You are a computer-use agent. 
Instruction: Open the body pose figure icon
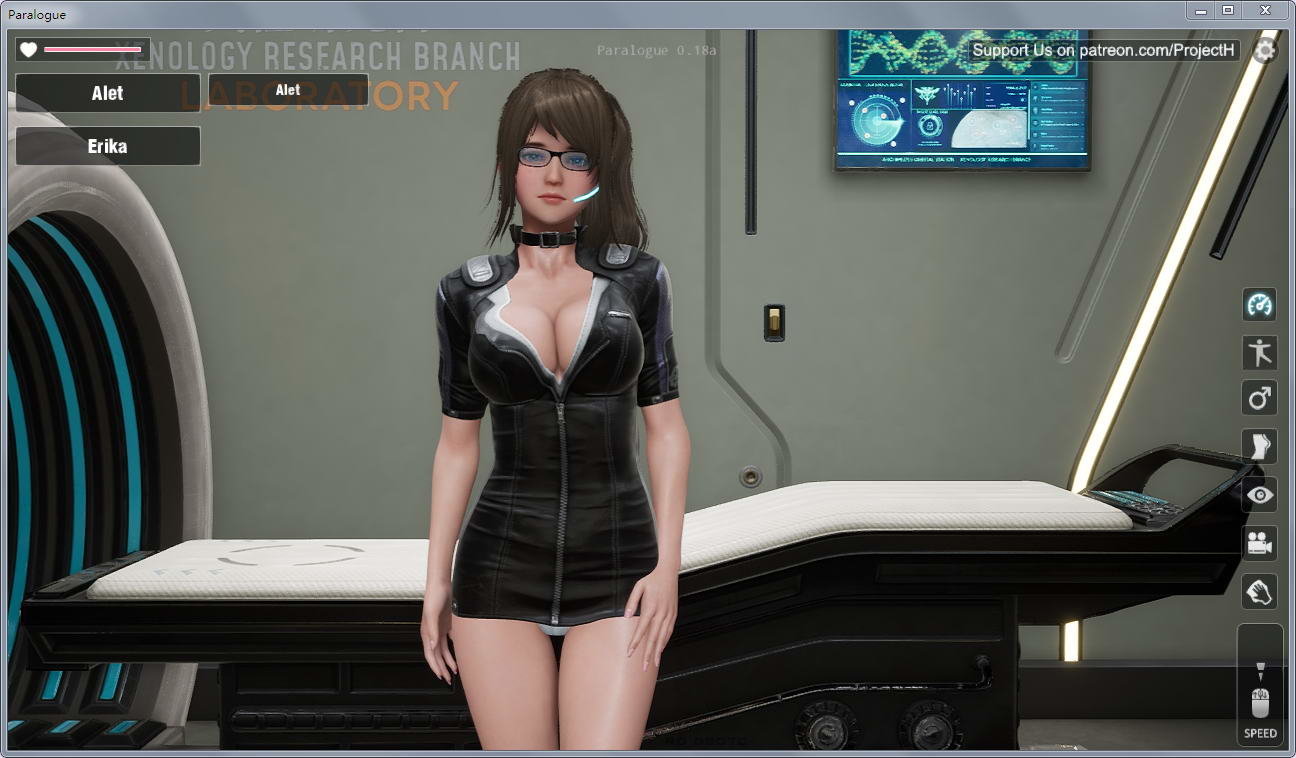pyautogui.click(x=1260, y=352)
